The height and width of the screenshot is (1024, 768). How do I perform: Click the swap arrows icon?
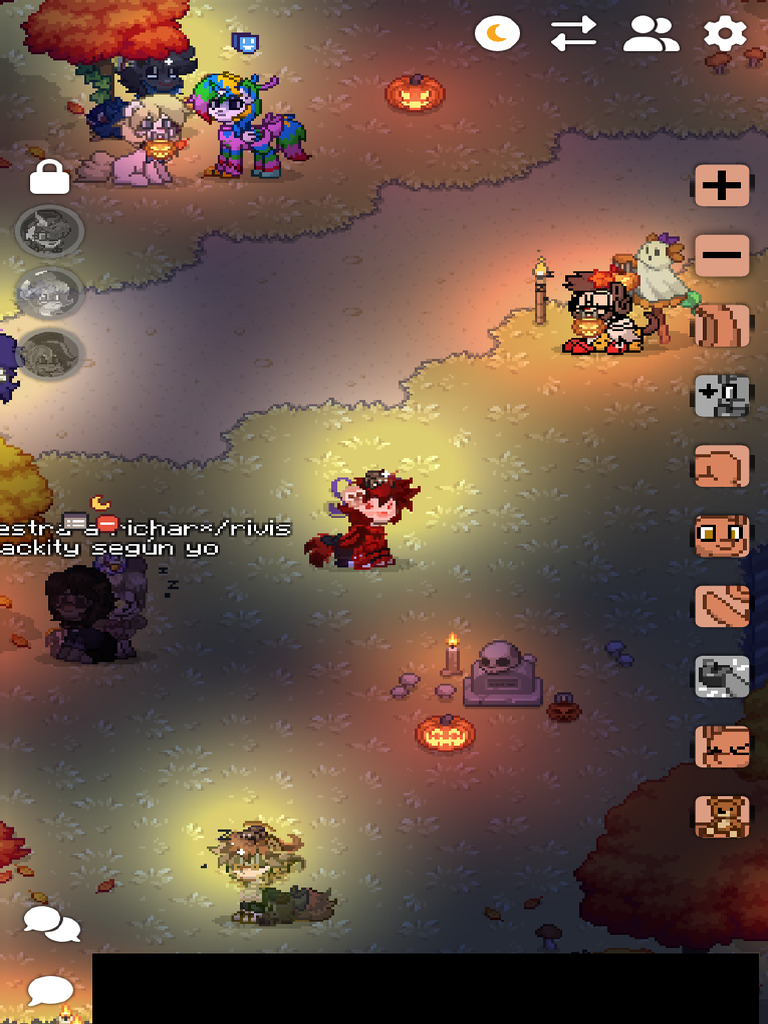[573, 35]
